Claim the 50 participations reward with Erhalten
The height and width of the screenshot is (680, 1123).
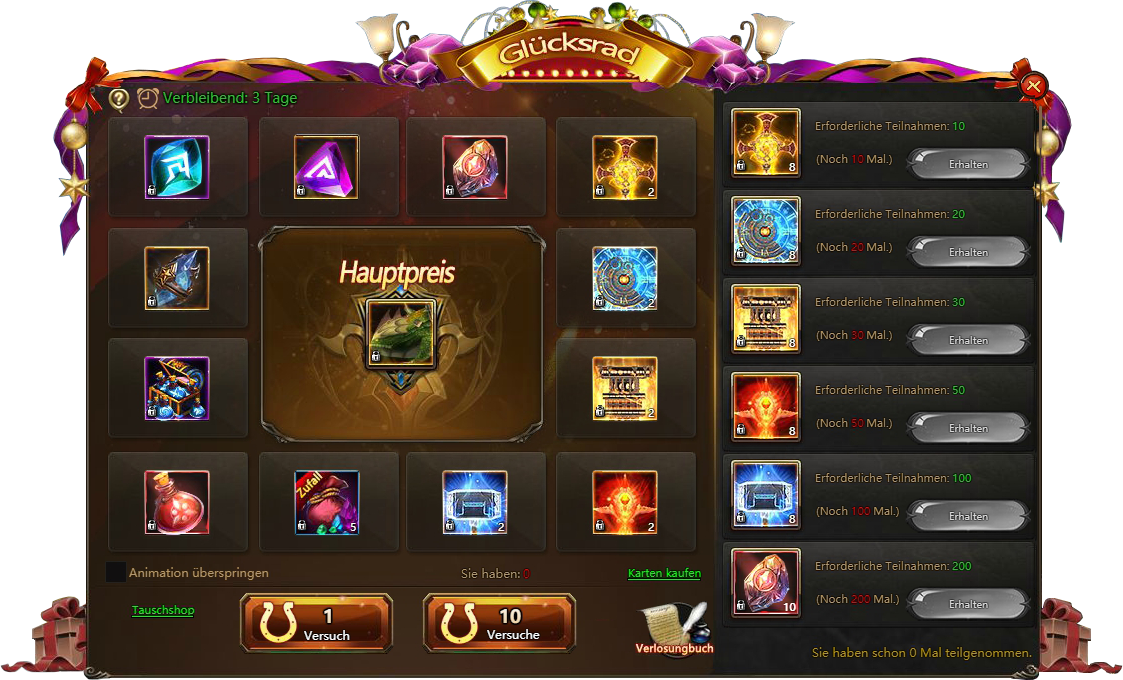tap(968, 428)
